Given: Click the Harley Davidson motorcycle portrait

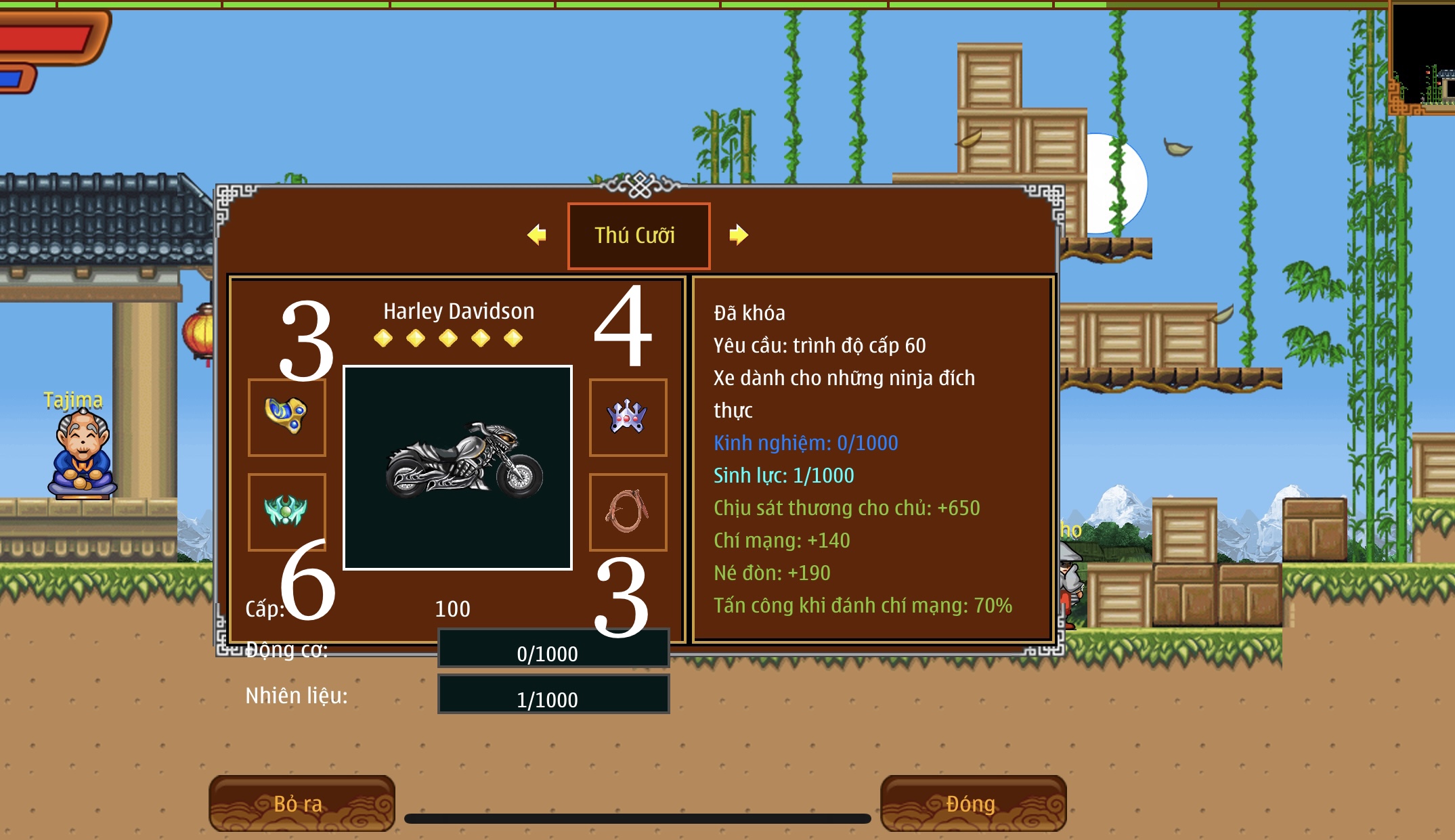Looking at the screenshot, I should click(x=458, y=467).
